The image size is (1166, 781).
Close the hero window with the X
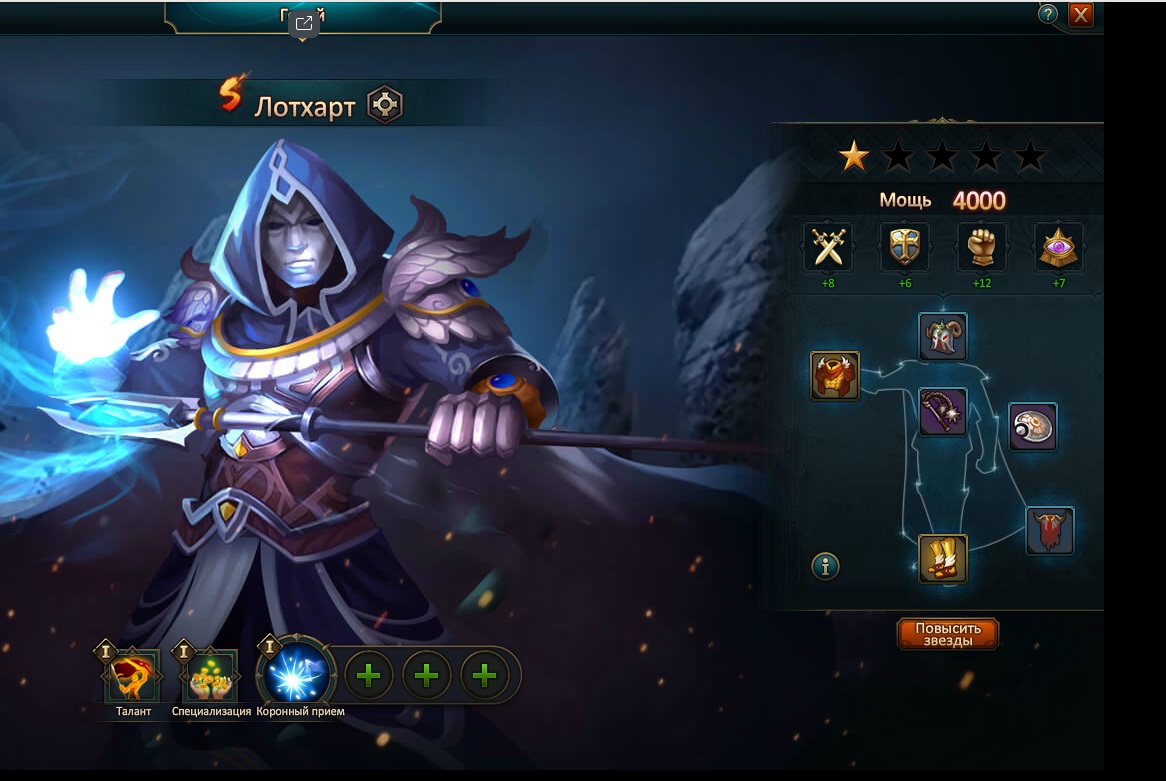pyautogui.click(x=1080, y=15)
